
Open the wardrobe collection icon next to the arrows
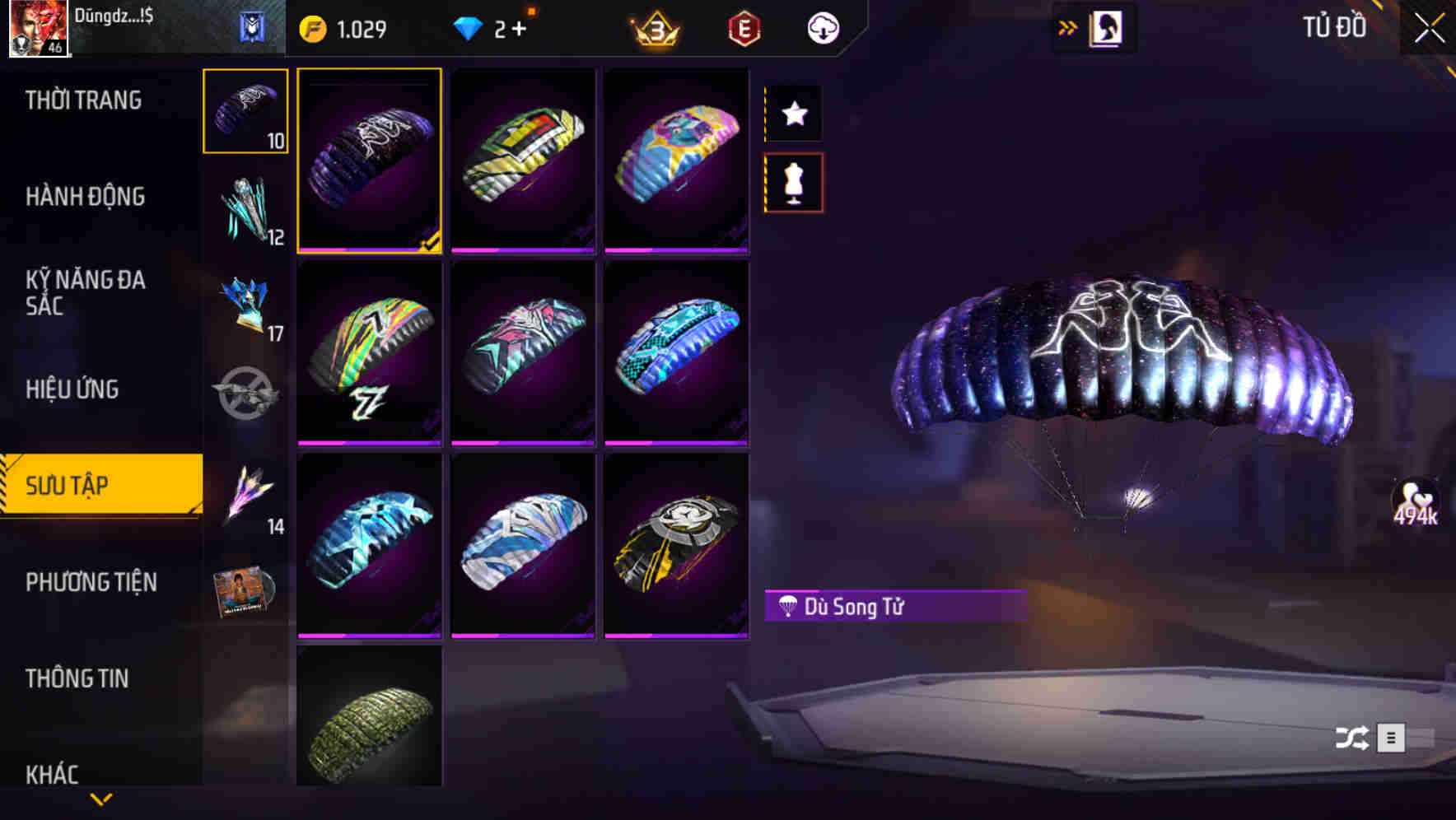(1104, 27)
